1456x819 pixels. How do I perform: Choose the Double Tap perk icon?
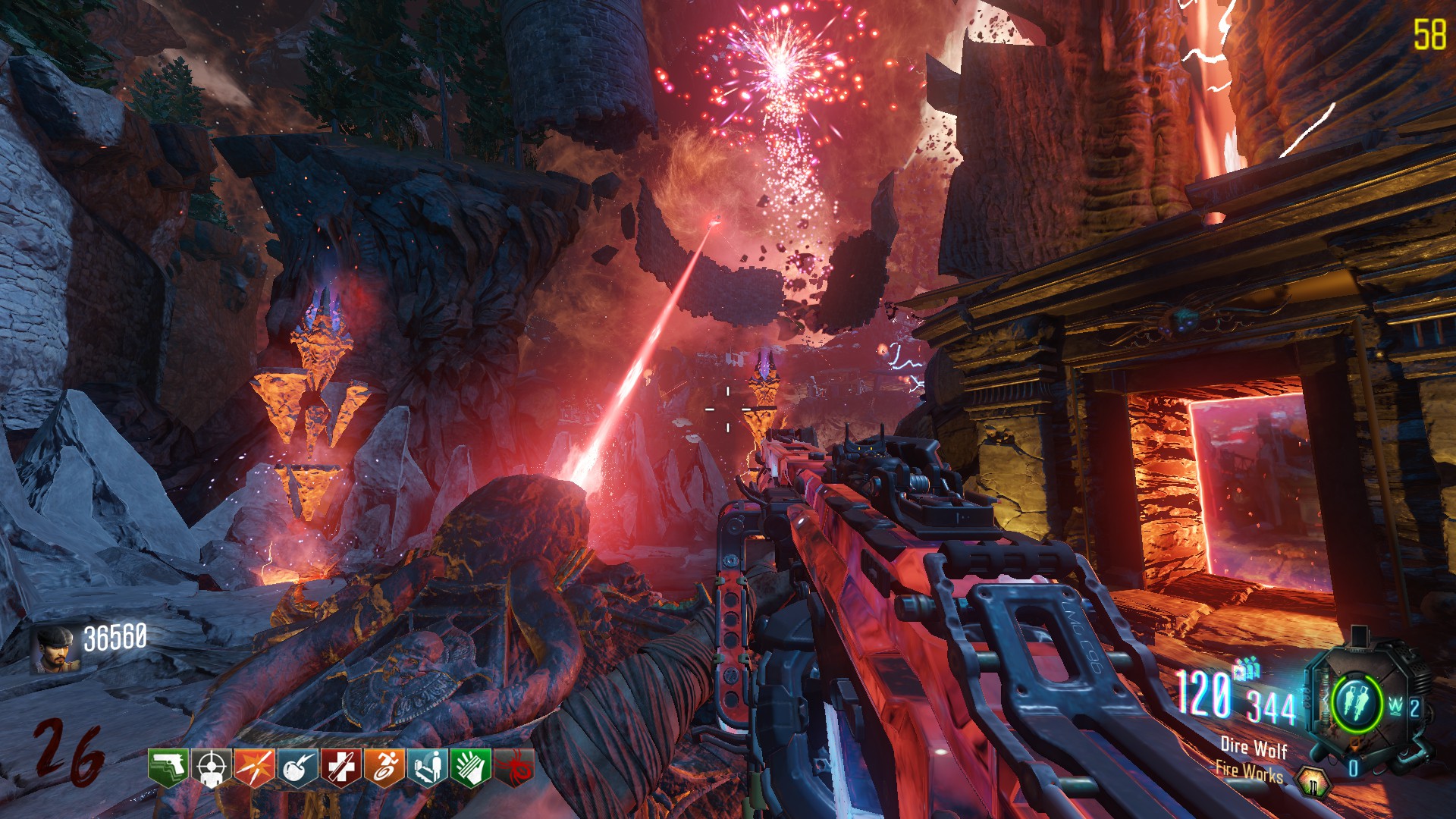tap(254, 768)
